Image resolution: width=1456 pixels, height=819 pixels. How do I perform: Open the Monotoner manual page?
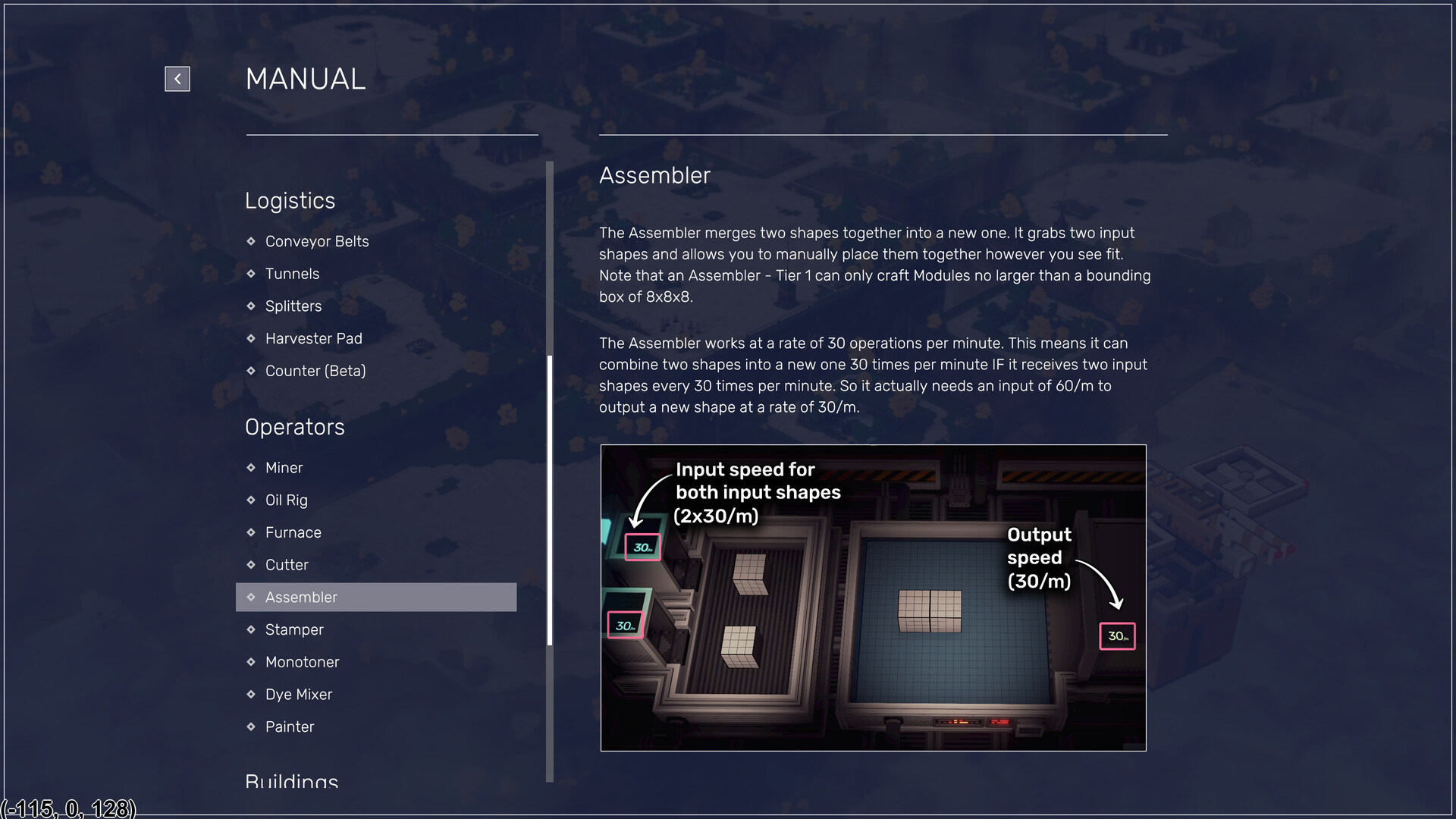click(x=302, y=662)
